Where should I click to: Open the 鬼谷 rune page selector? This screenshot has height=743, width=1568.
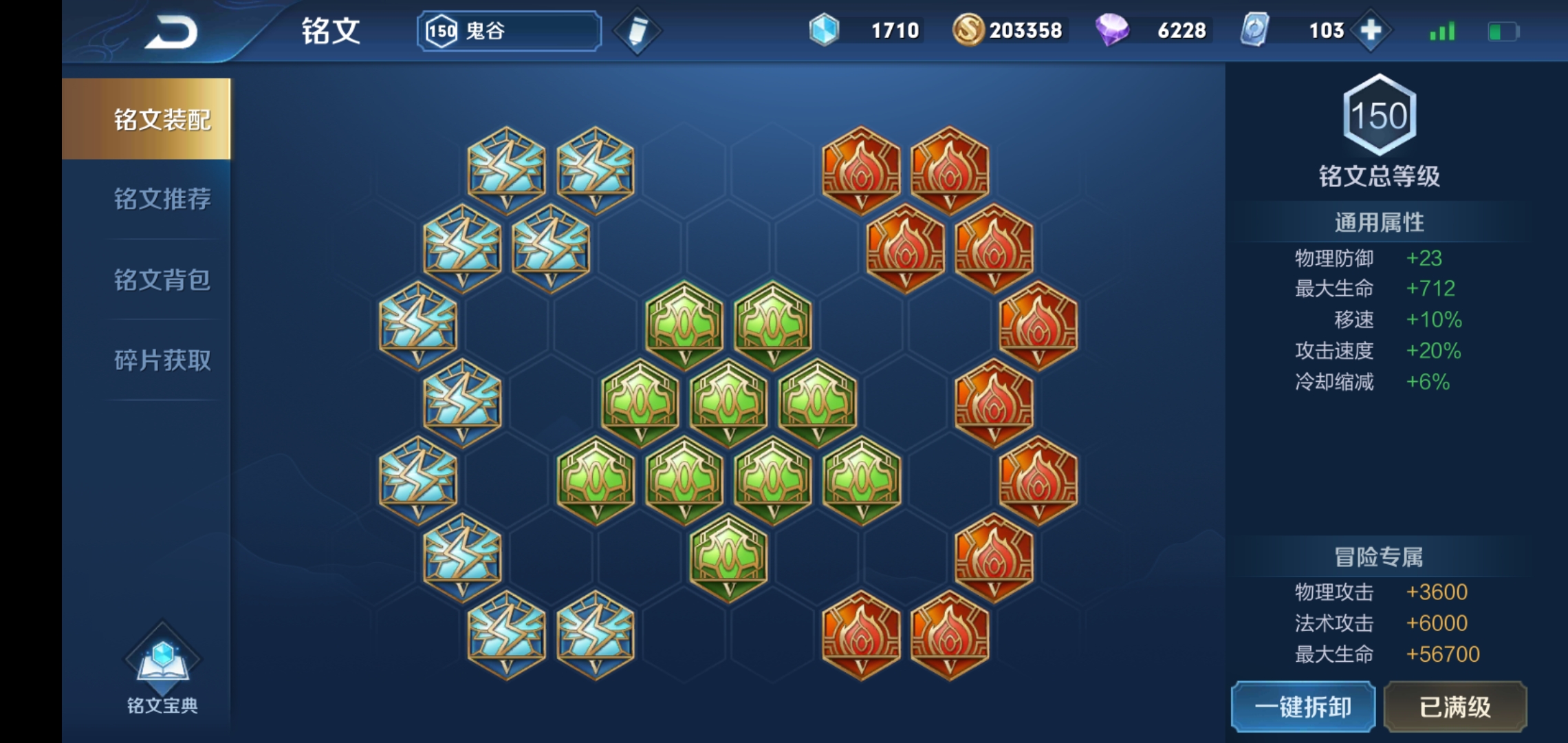click(509, 31)
